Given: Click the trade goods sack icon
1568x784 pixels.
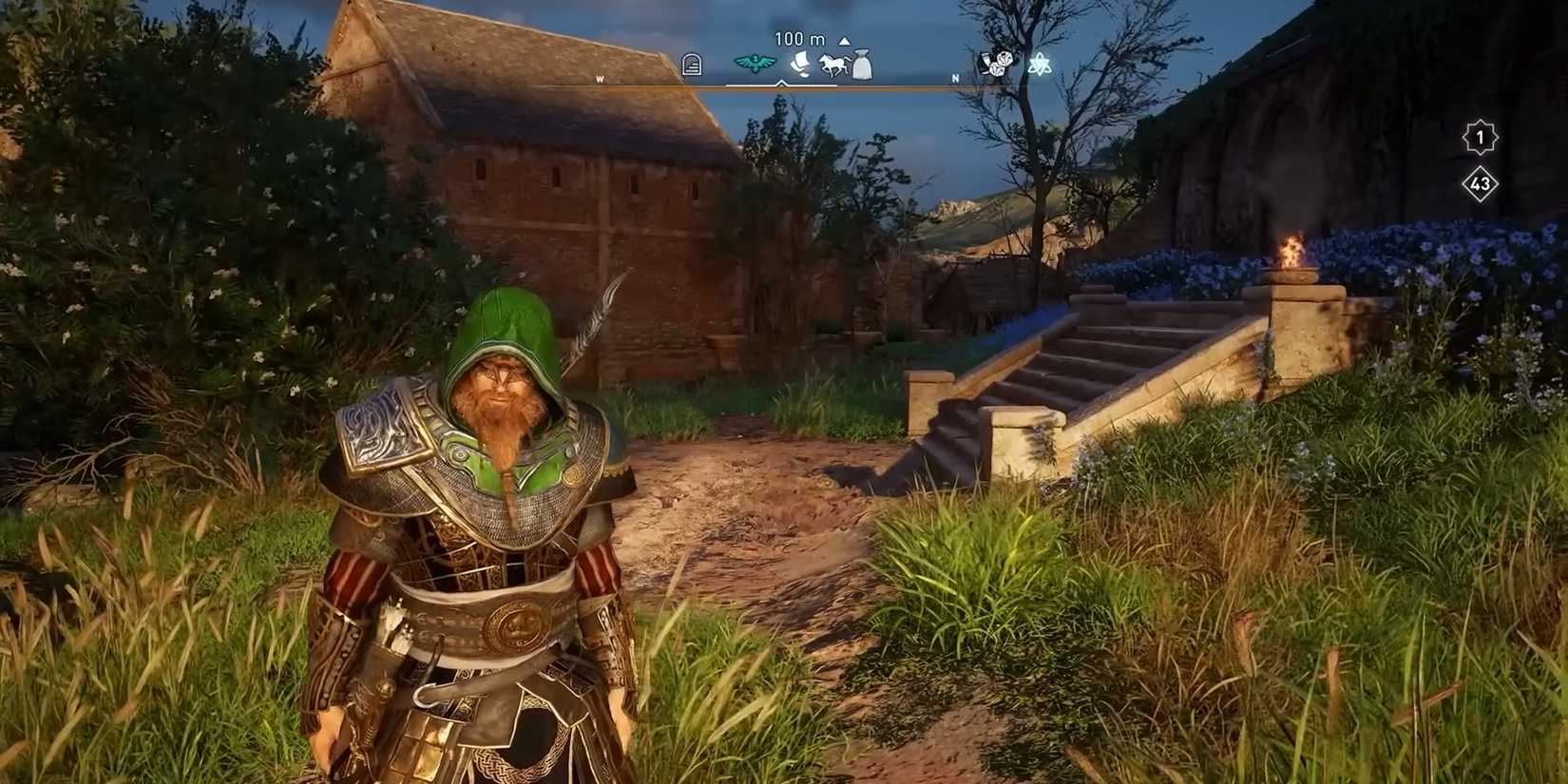Looking at the screenshot, I should pos(863,65).
